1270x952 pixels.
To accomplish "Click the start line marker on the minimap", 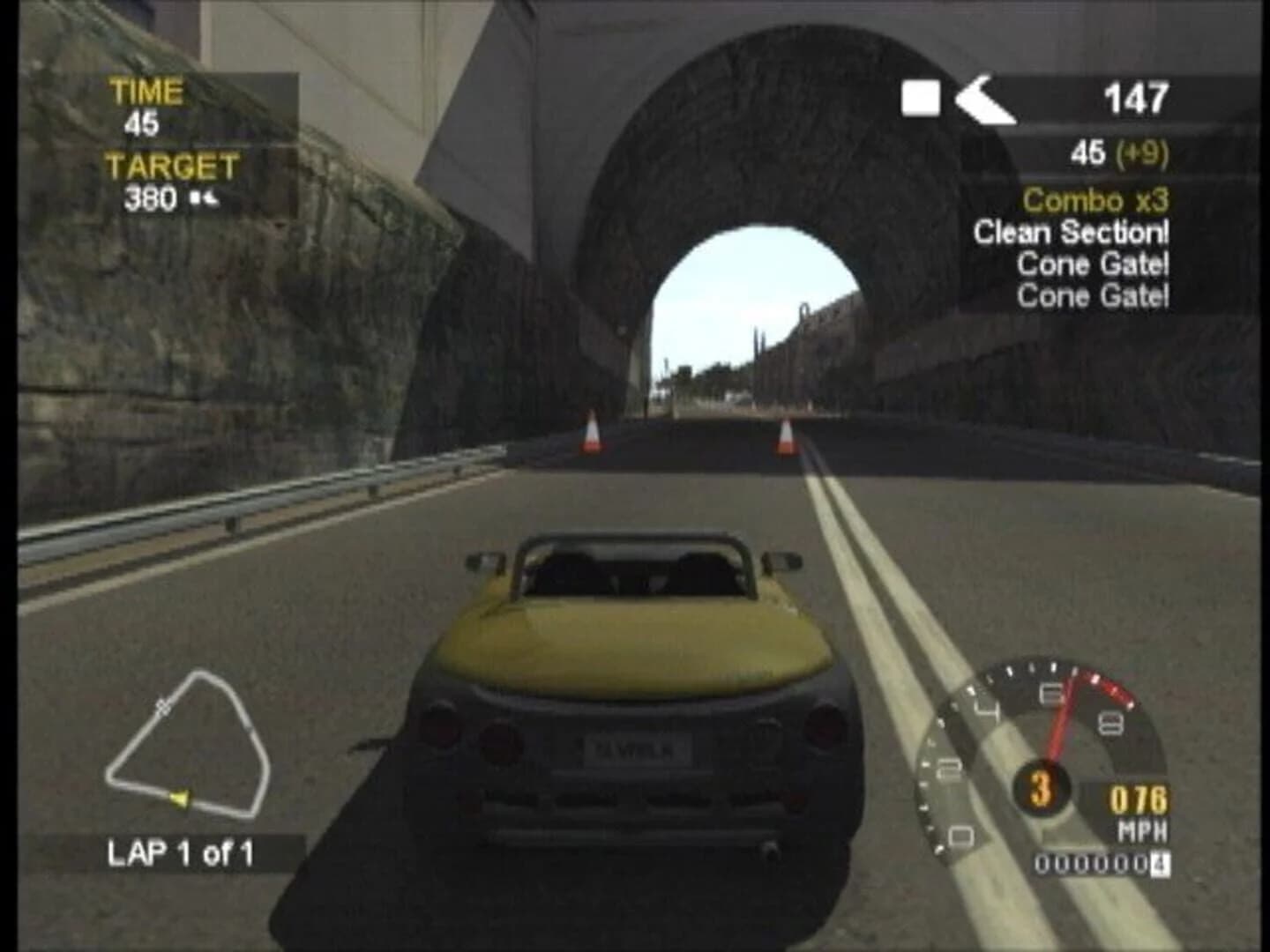I will [x=161, y=706].
